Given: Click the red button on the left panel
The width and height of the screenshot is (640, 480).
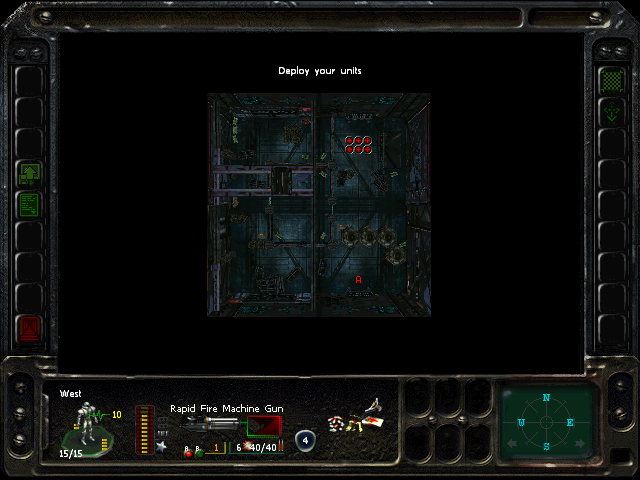Looking at the screenshot, I should (x=30, y=326).
